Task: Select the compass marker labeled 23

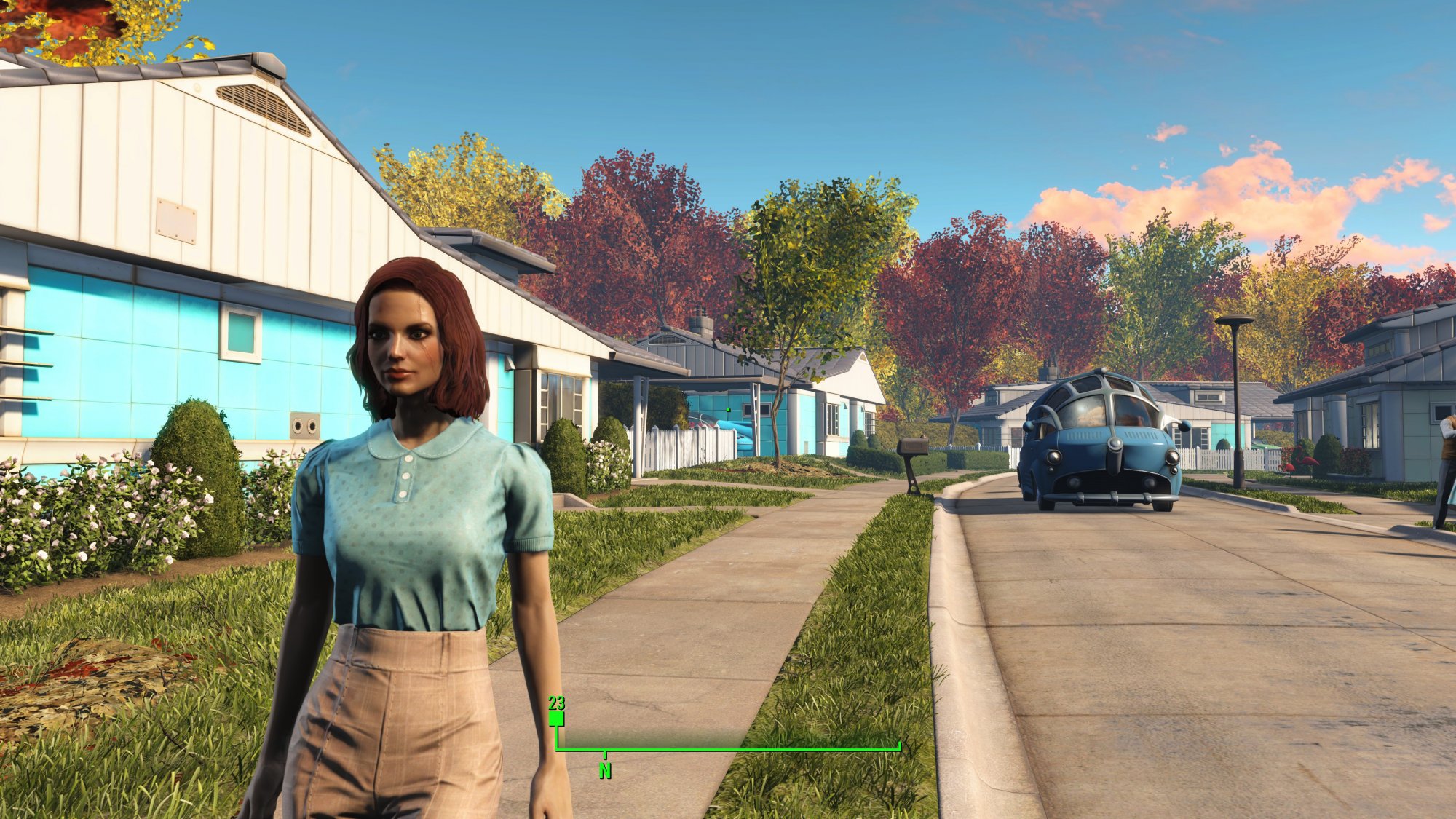Action: pyautogui.click(x=556, y=719)
